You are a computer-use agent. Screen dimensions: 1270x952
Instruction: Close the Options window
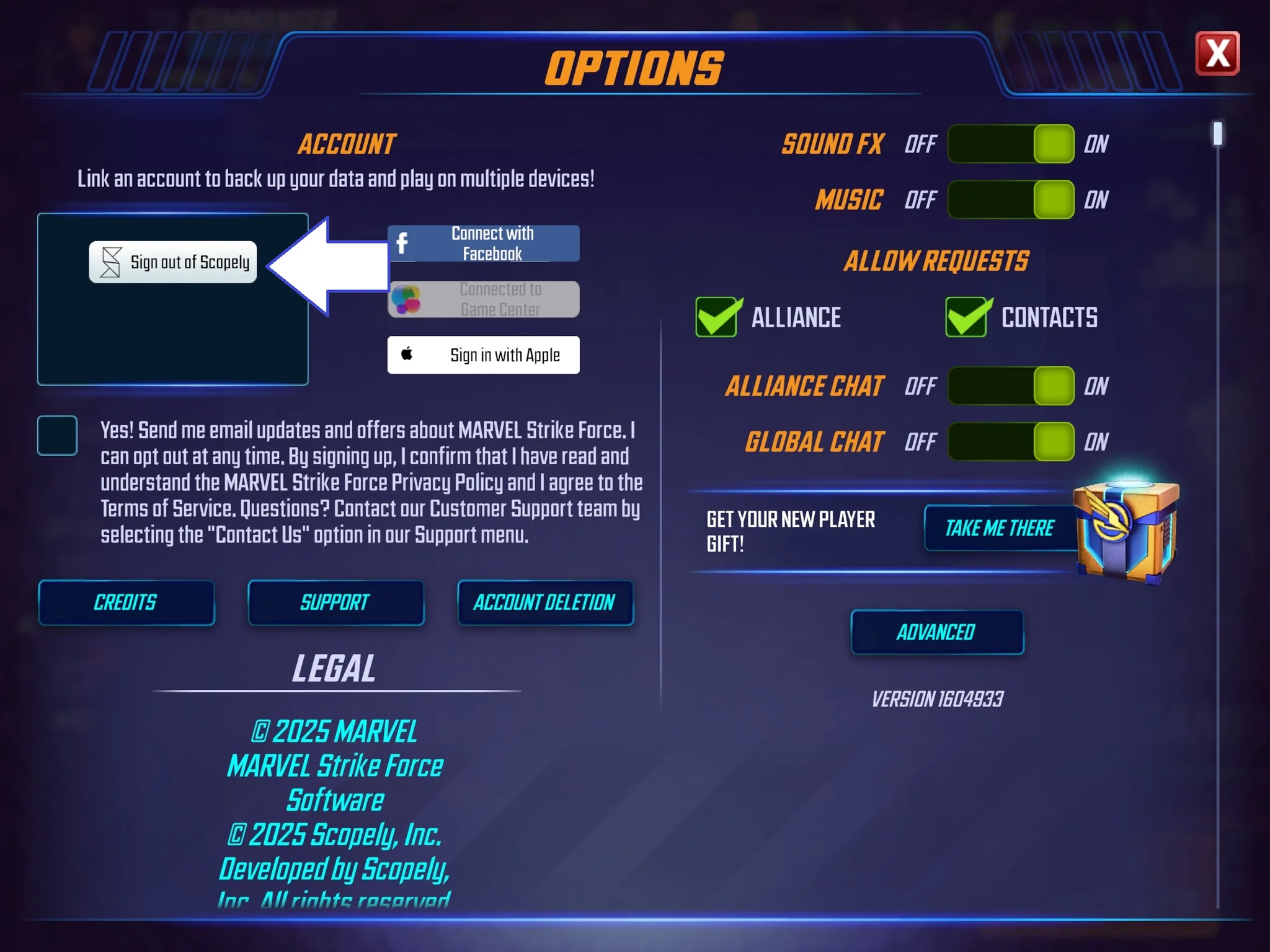pos(1217,53)
